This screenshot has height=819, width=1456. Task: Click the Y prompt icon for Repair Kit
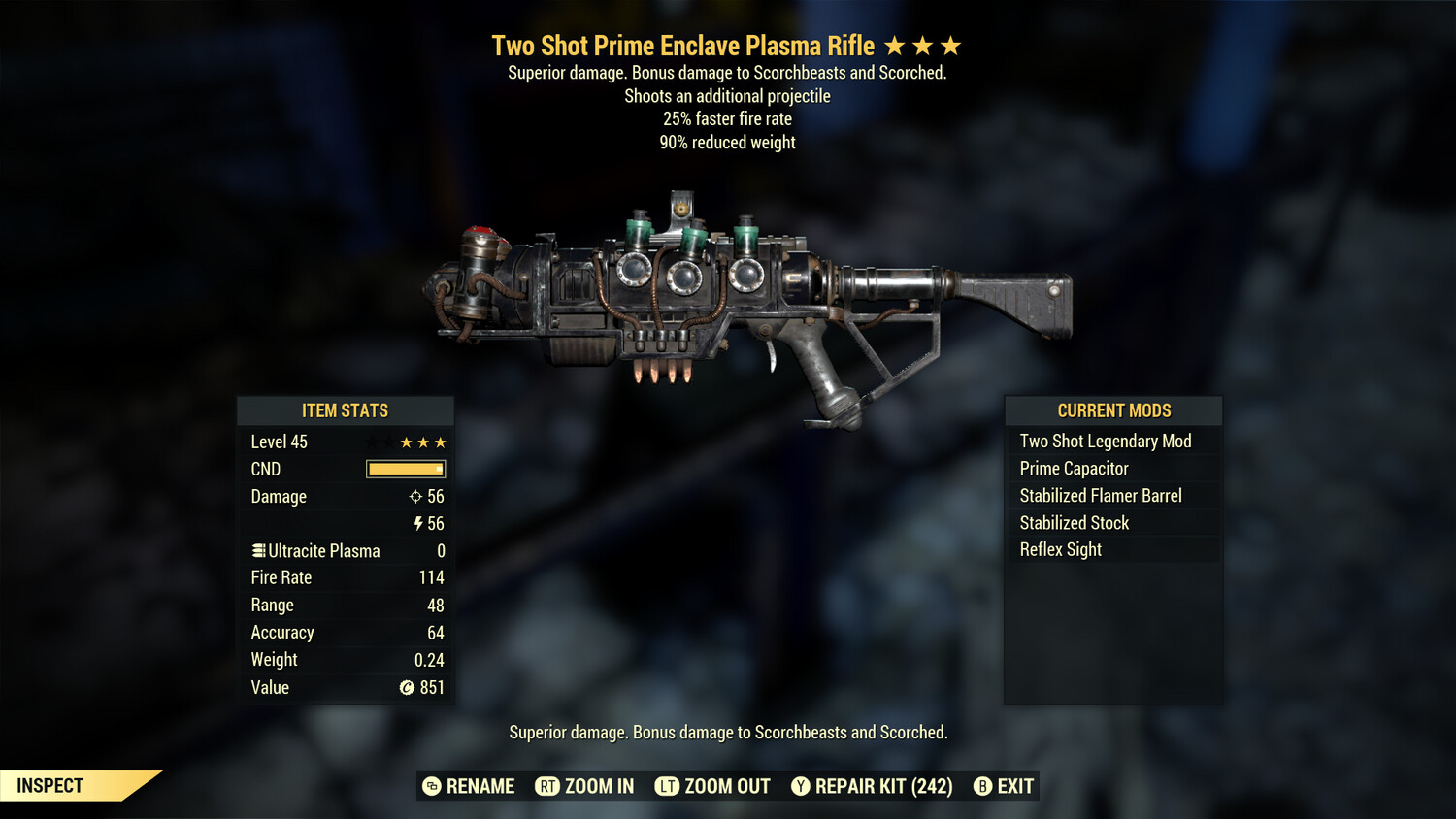click(x=800, y=786)
